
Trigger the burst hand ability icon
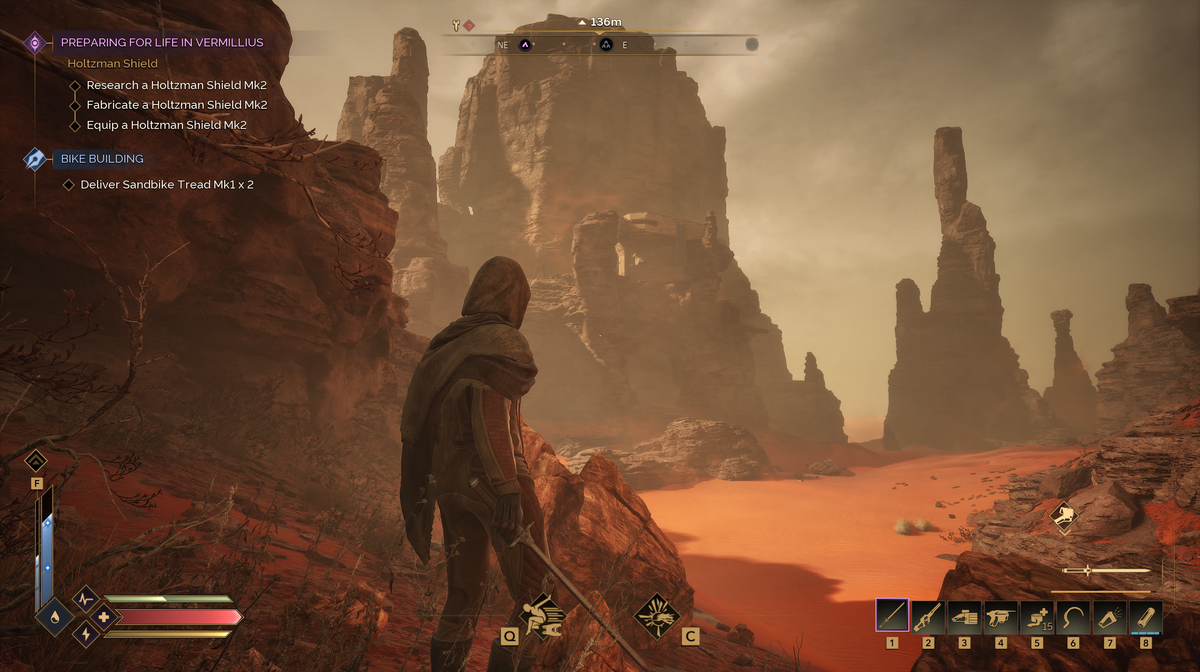658,610
